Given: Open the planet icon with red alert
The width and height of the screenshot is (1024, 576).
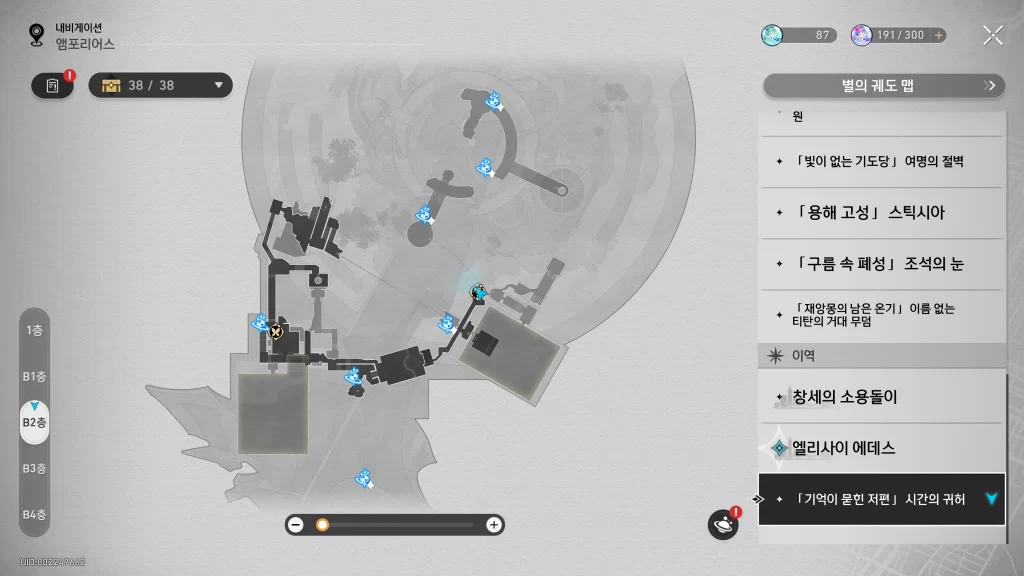Looking at the screenshot, I should pyautogui.click(x=722, y=524).
